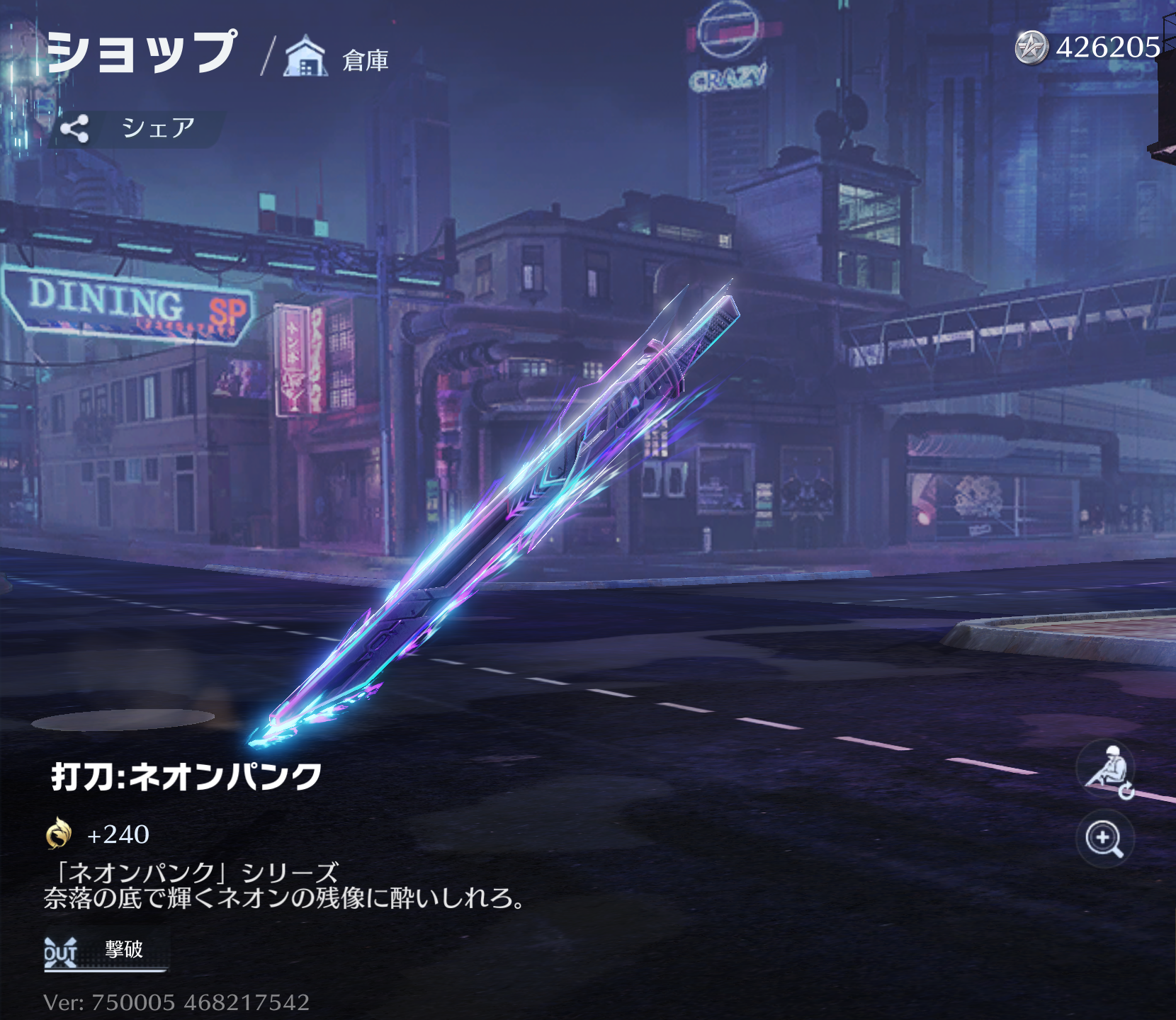This screenshot has width=1176, height=1020.
Task: Open the 倉庫 warehouse tab
Action: pyautogui.click(x=338, y=58)
